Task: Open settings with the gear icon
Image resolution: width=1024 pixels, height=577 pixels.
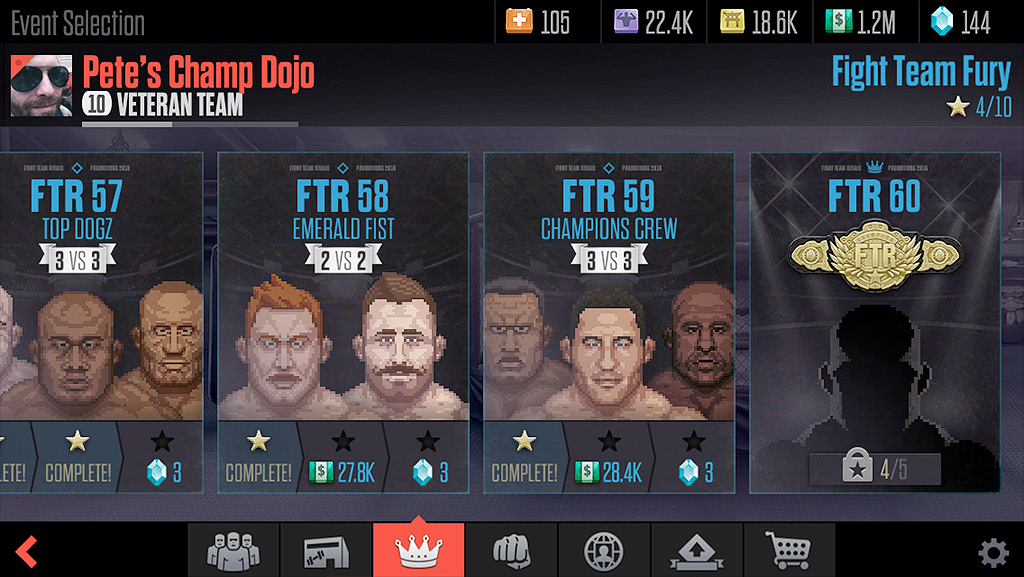Action: [x=992, y=552]
